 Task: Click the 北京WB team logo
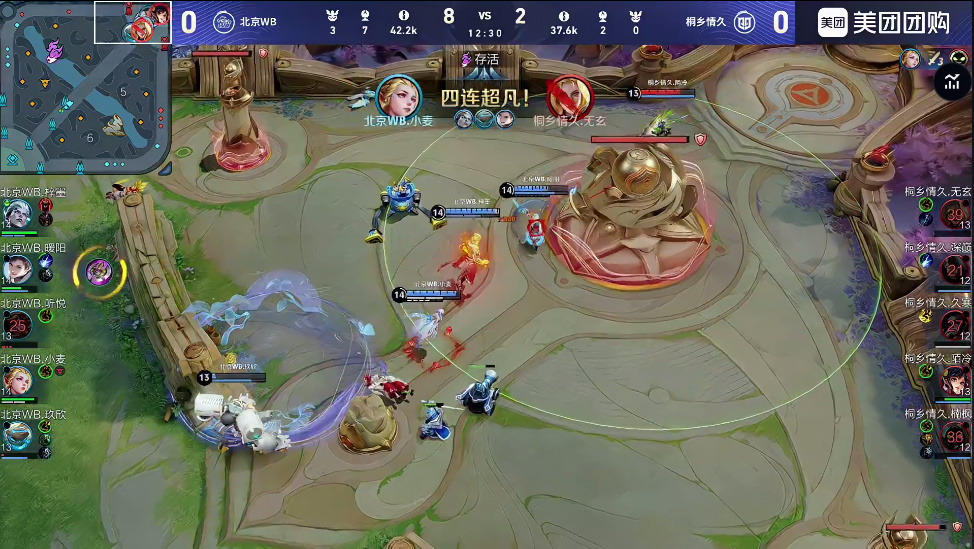[223, 23]
